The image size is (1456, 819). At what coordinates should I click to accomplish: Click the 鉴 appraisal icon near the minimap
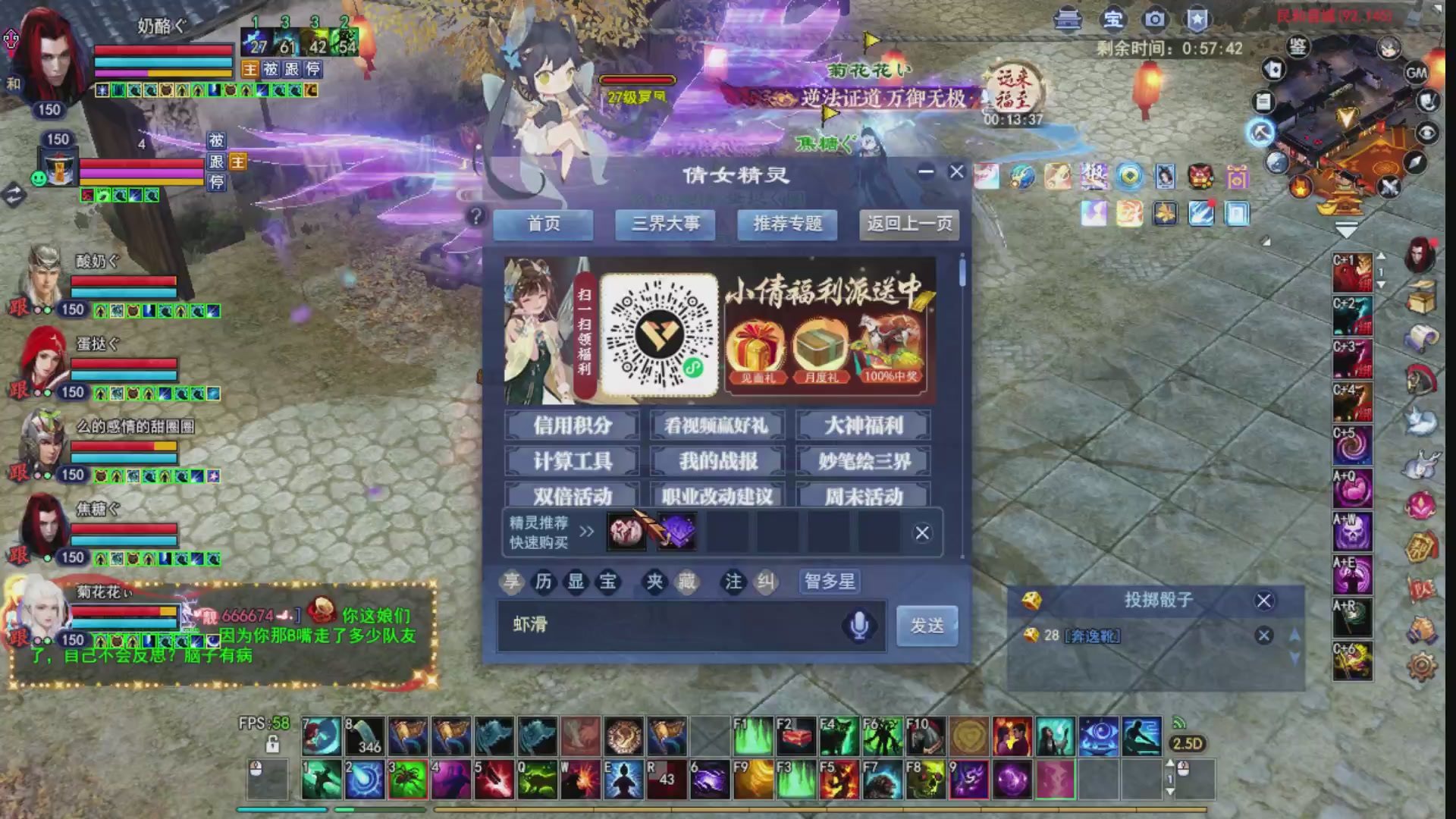coord(1297,47)
